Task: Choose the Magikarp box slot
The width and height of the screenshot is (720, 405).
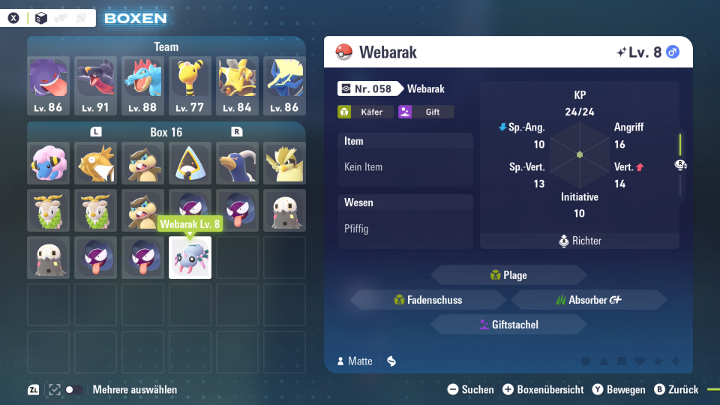Action: point(96,163)
